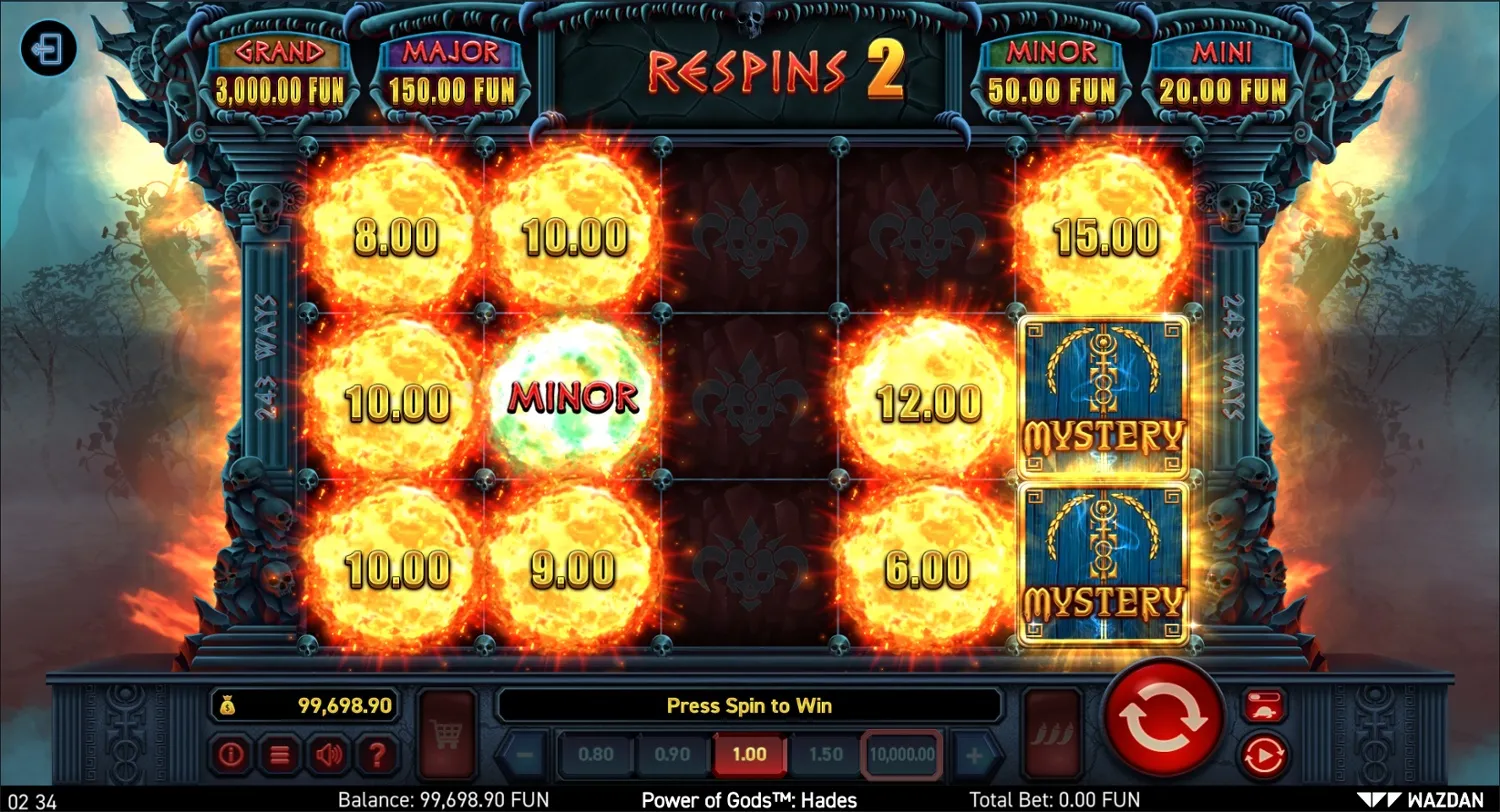Screen dimensions: 1500x812
Task: Toggle the turtle slow spin mode
Action: [x=1263, y=705]
